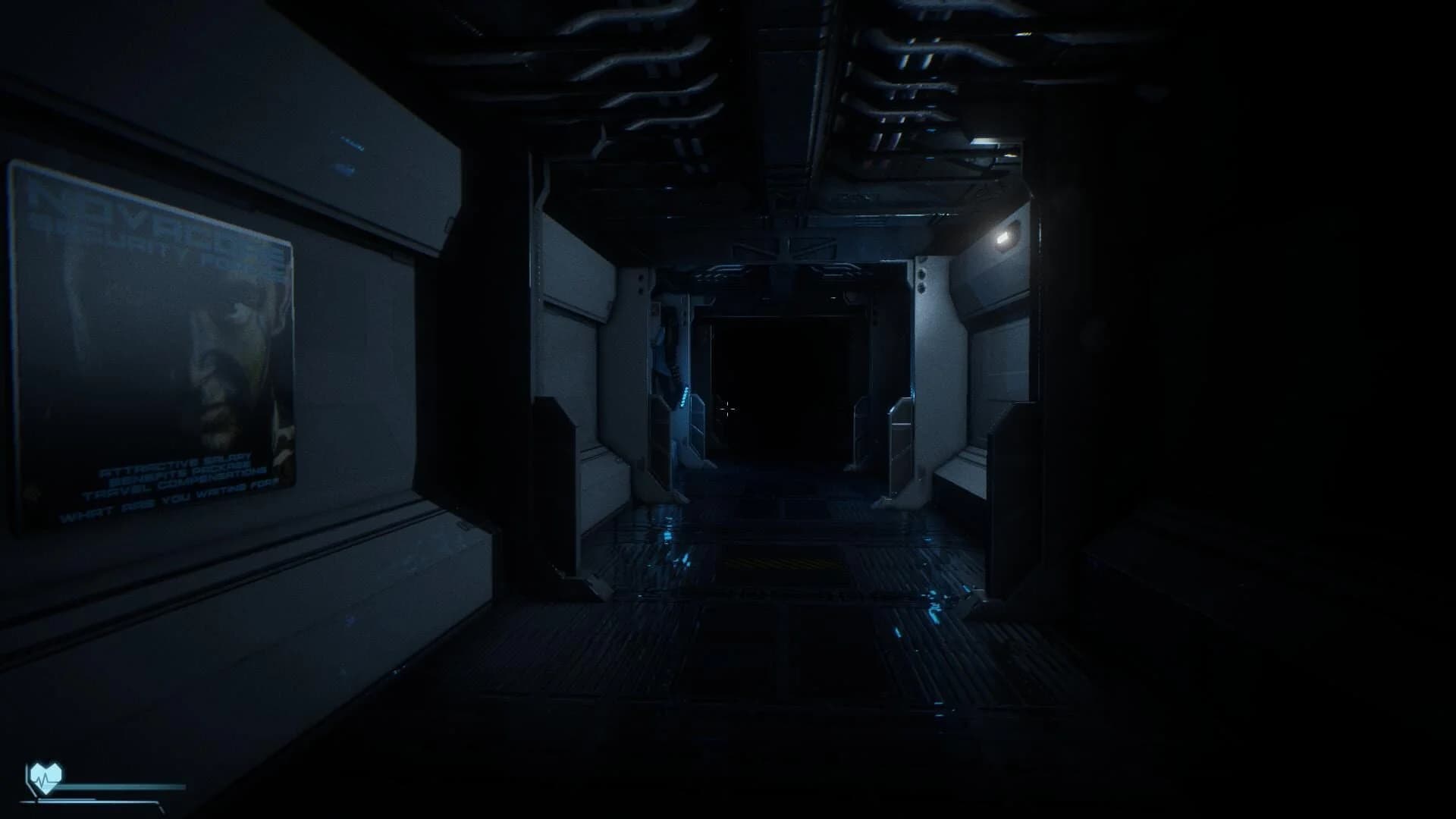Select the ATTRACTIVE SALARY line on the poster
This screenshot has height=819, width=1456.
point(176,465)
